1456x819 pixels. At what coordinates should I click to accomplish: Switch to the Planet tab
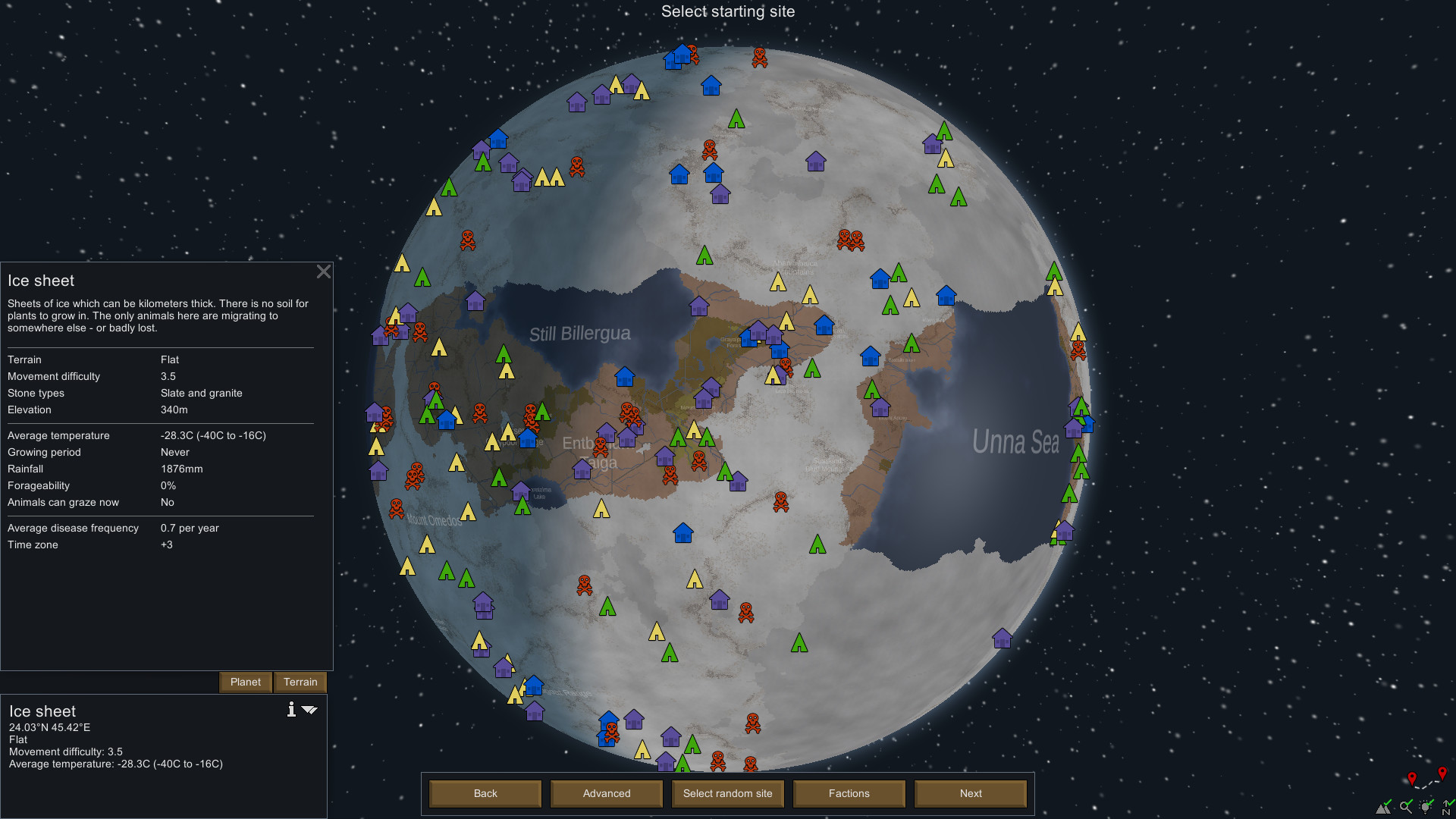click(245, 682)
